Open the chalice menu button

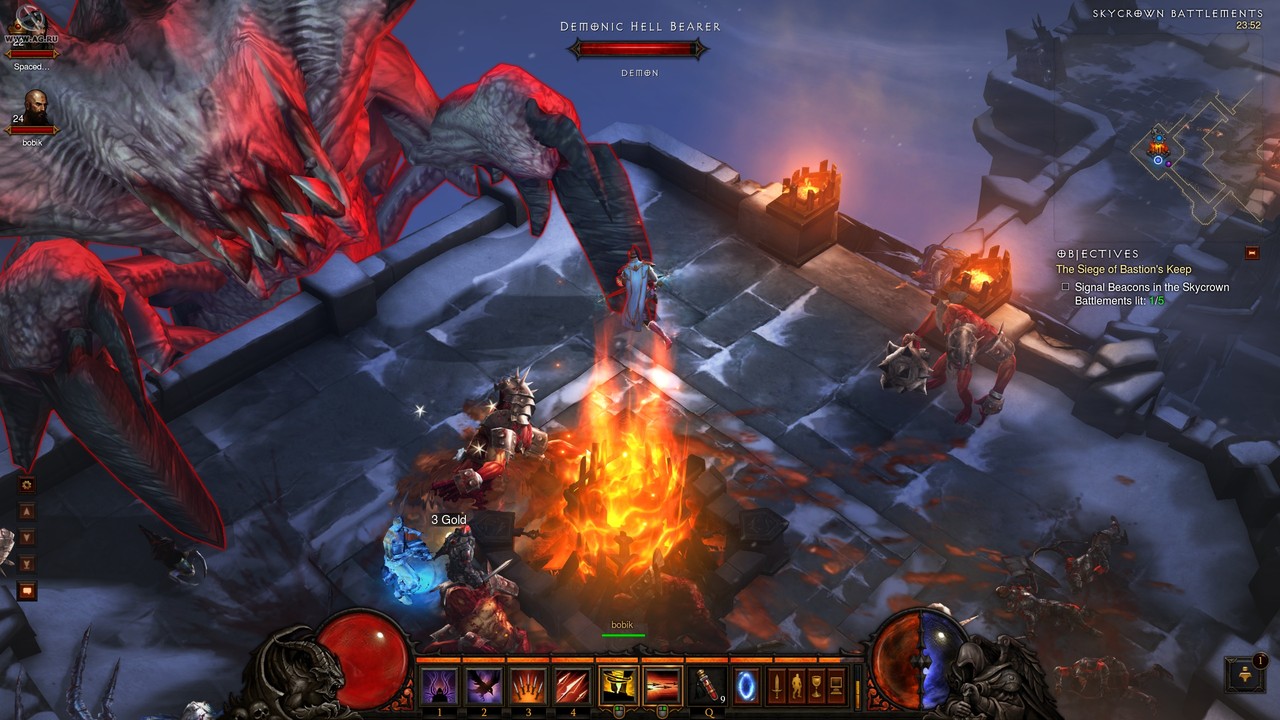tap(816, 686)
